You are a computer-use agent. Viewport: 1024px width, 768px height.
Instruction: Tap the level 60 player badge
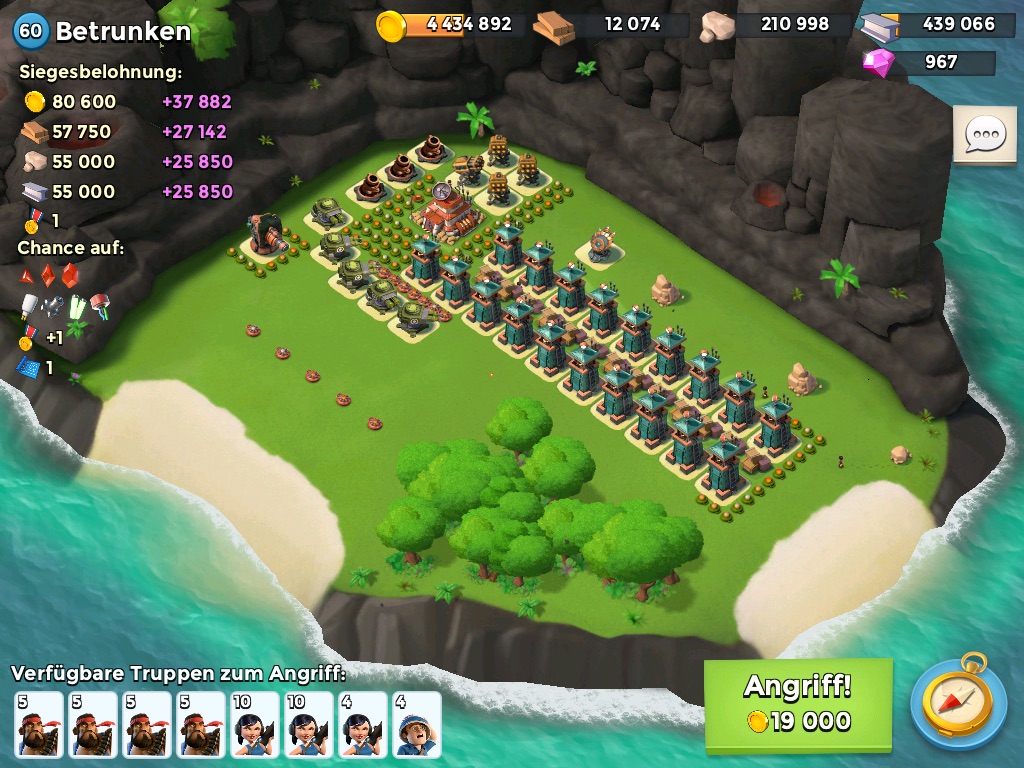pyautogui.click(x=31, y=31)
